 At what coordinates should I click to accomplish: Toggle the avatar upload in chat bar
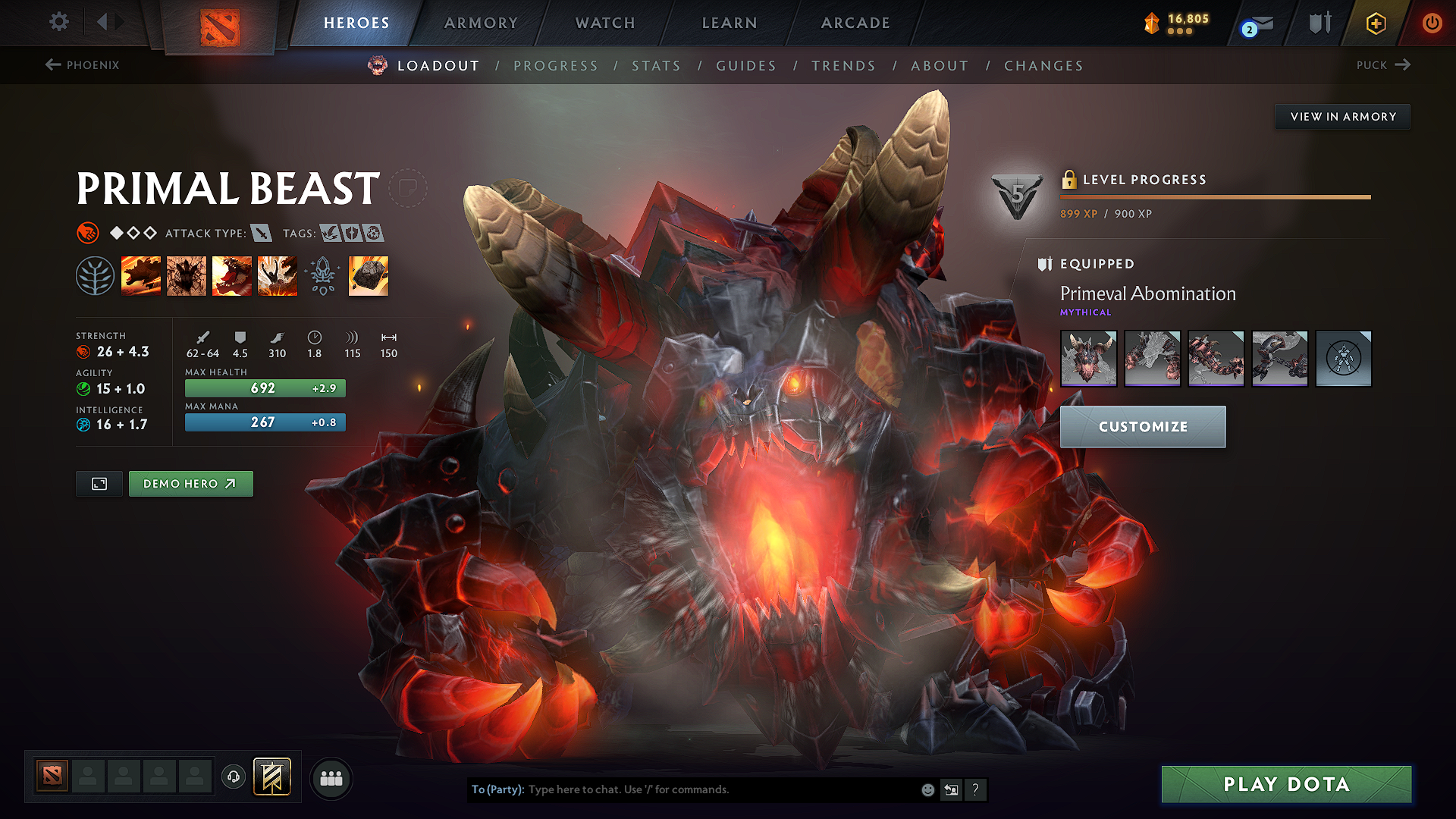pyautogui.click(x=951, y=789)
